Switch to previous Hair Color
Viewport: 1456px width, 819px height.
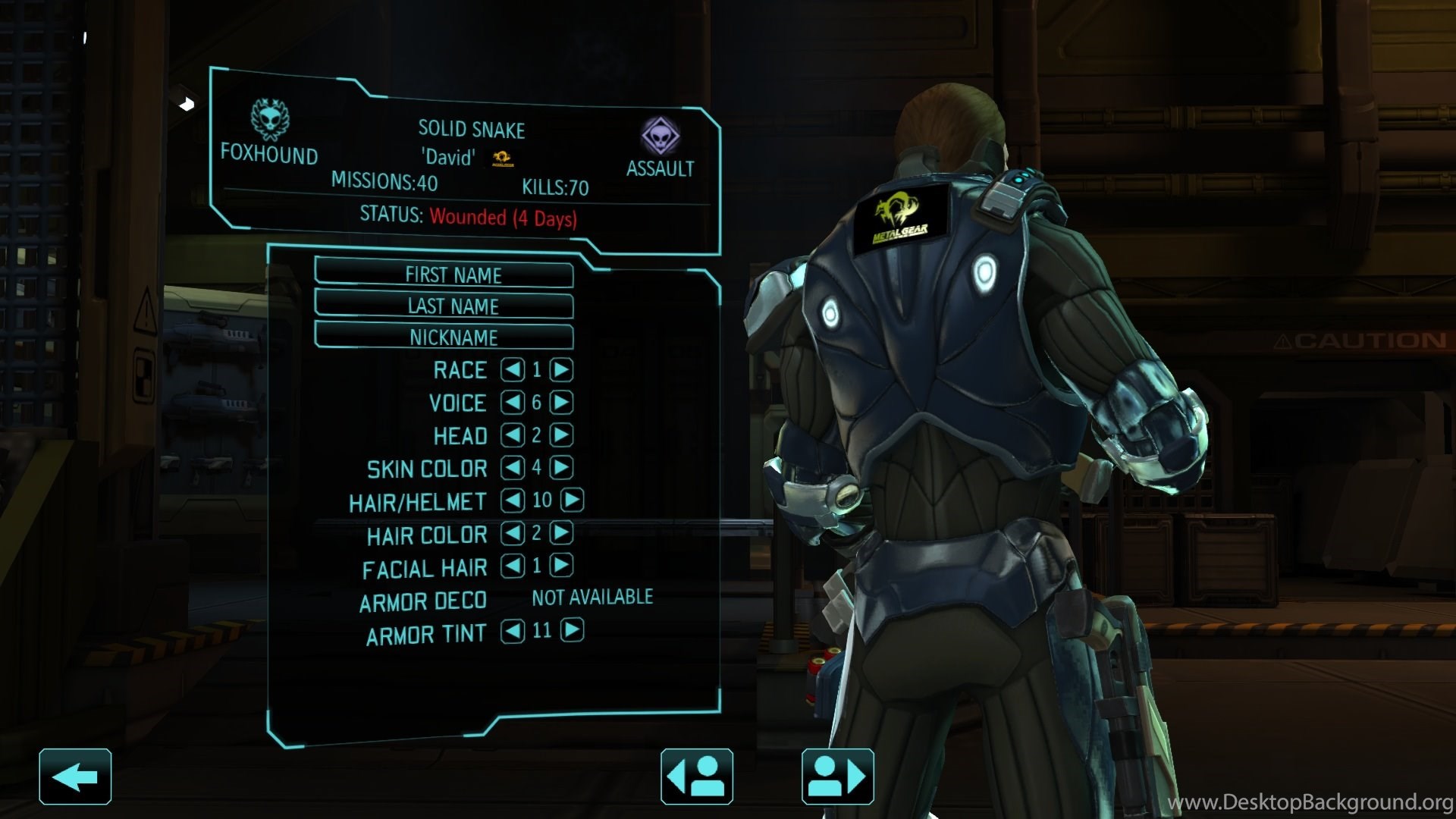pos(513,533)
